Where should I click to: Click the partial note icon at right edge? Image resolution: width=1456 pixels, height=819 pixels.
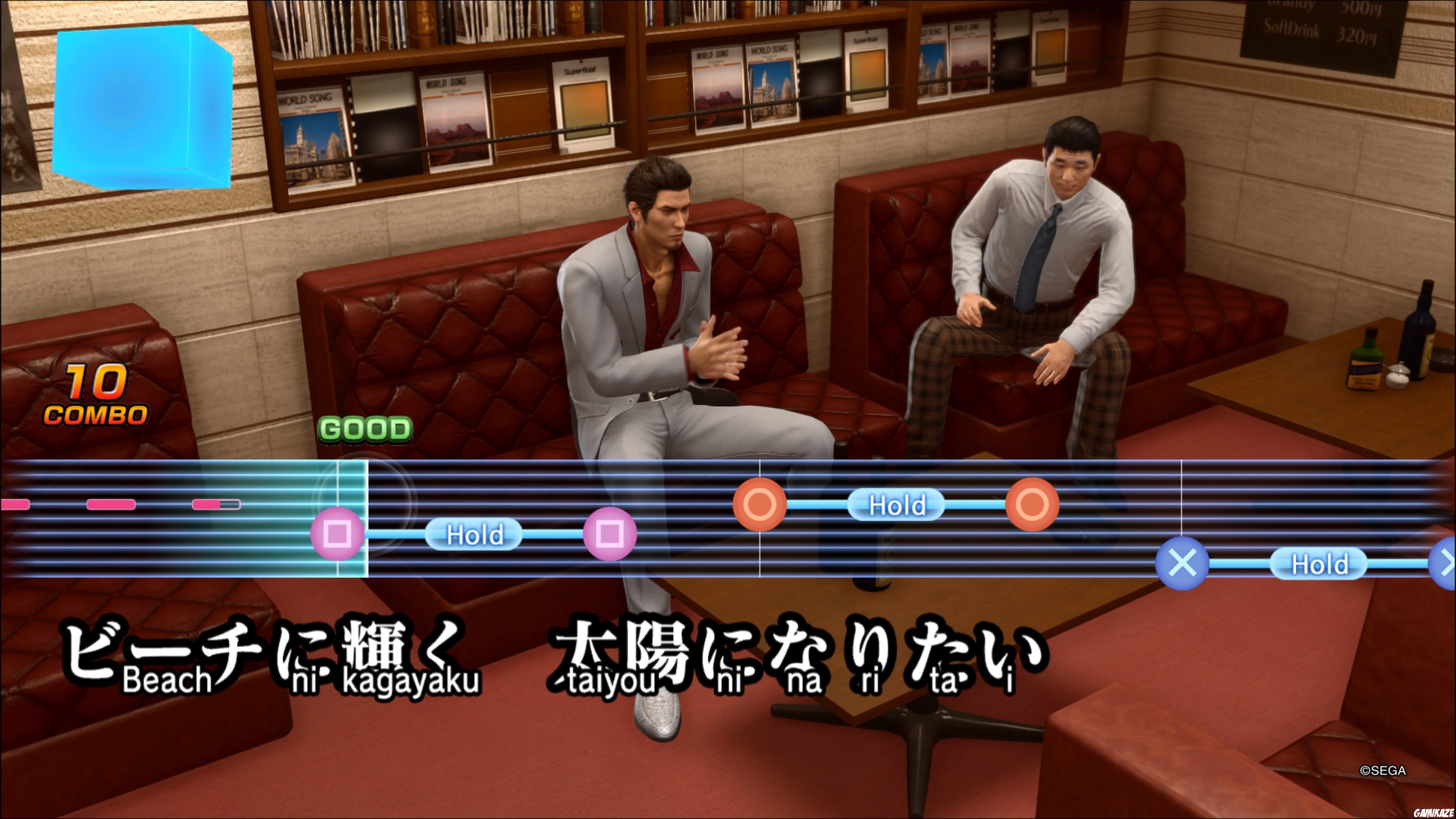pos(1448,563)
